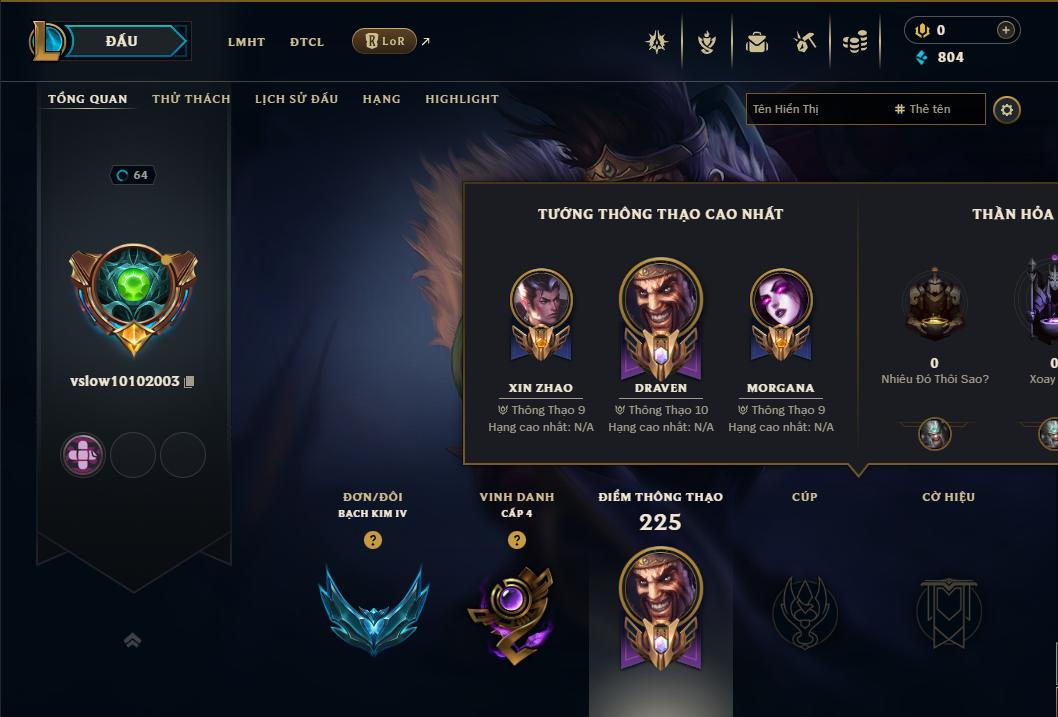This screenshot has height=717, width=1058.
Task: Switch to the ĐTCL tab
Action: coord(307,42)
